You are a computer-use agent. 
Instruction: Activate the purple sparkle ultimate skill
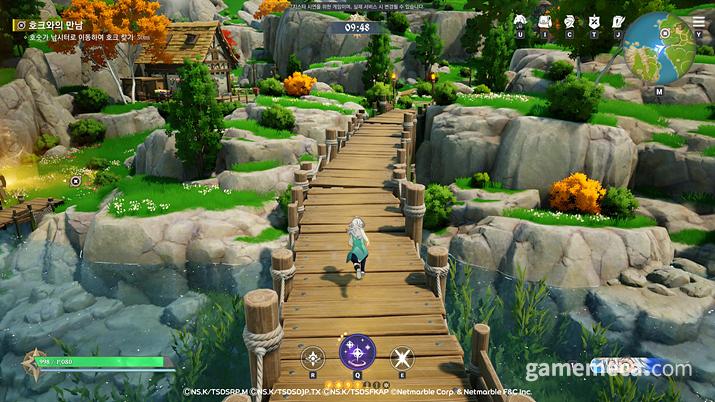coord(357,352)
